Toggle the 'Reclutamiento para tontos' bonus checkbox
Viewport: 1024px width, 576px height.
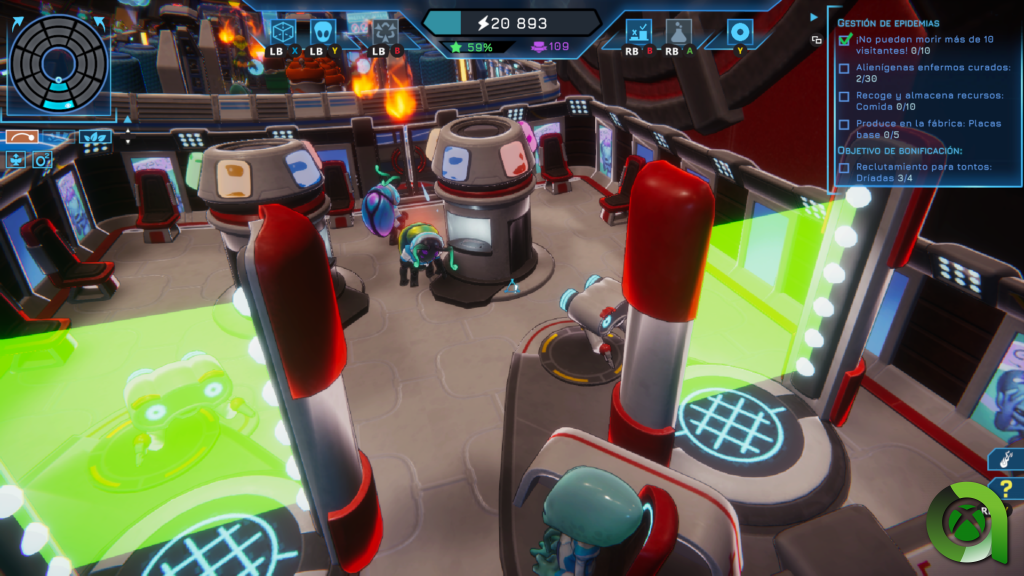tap(845, 167)
